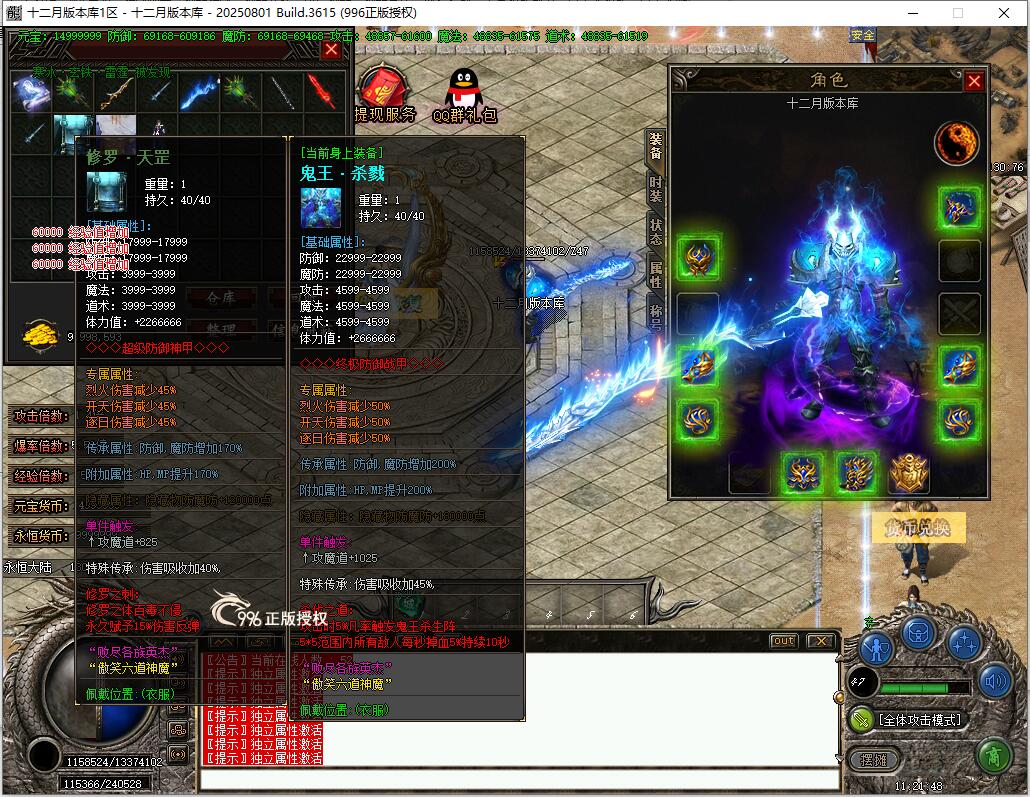Close the 角色 character window
The width and height of the screenshot is (1030, 797).
(x=973, y=82)
